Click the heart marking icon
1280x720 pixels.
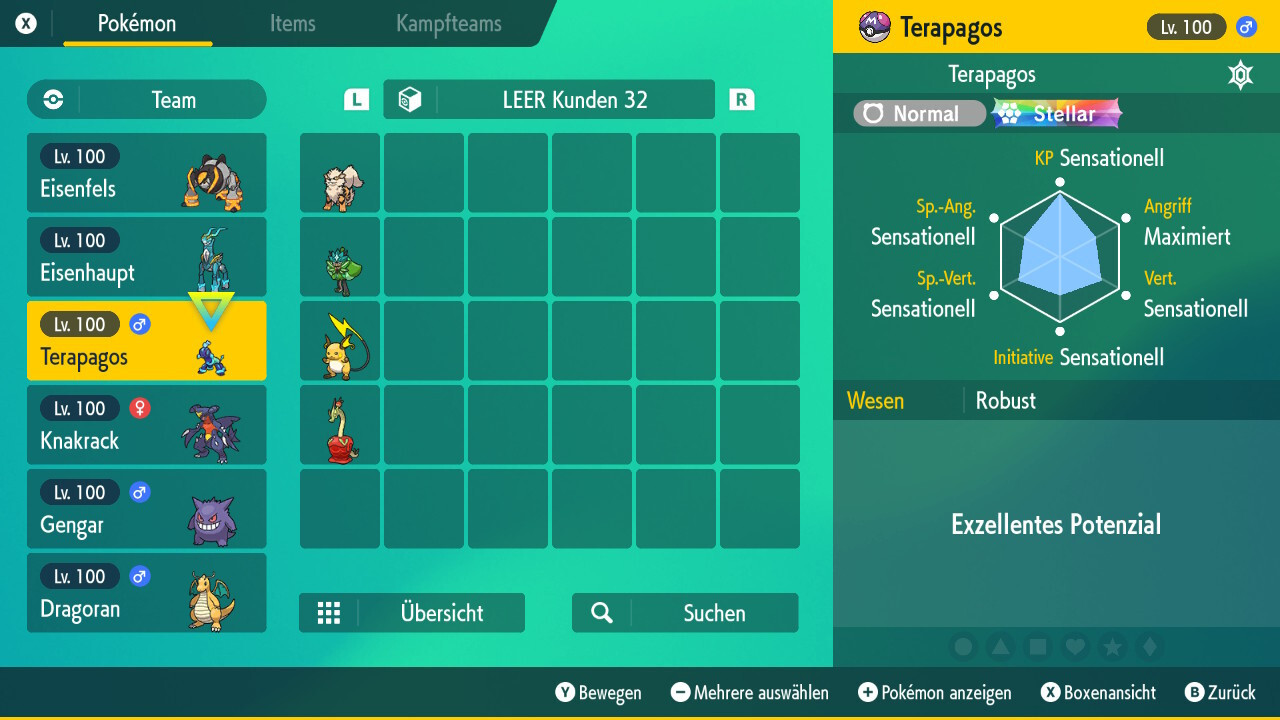coord(1075,647)
